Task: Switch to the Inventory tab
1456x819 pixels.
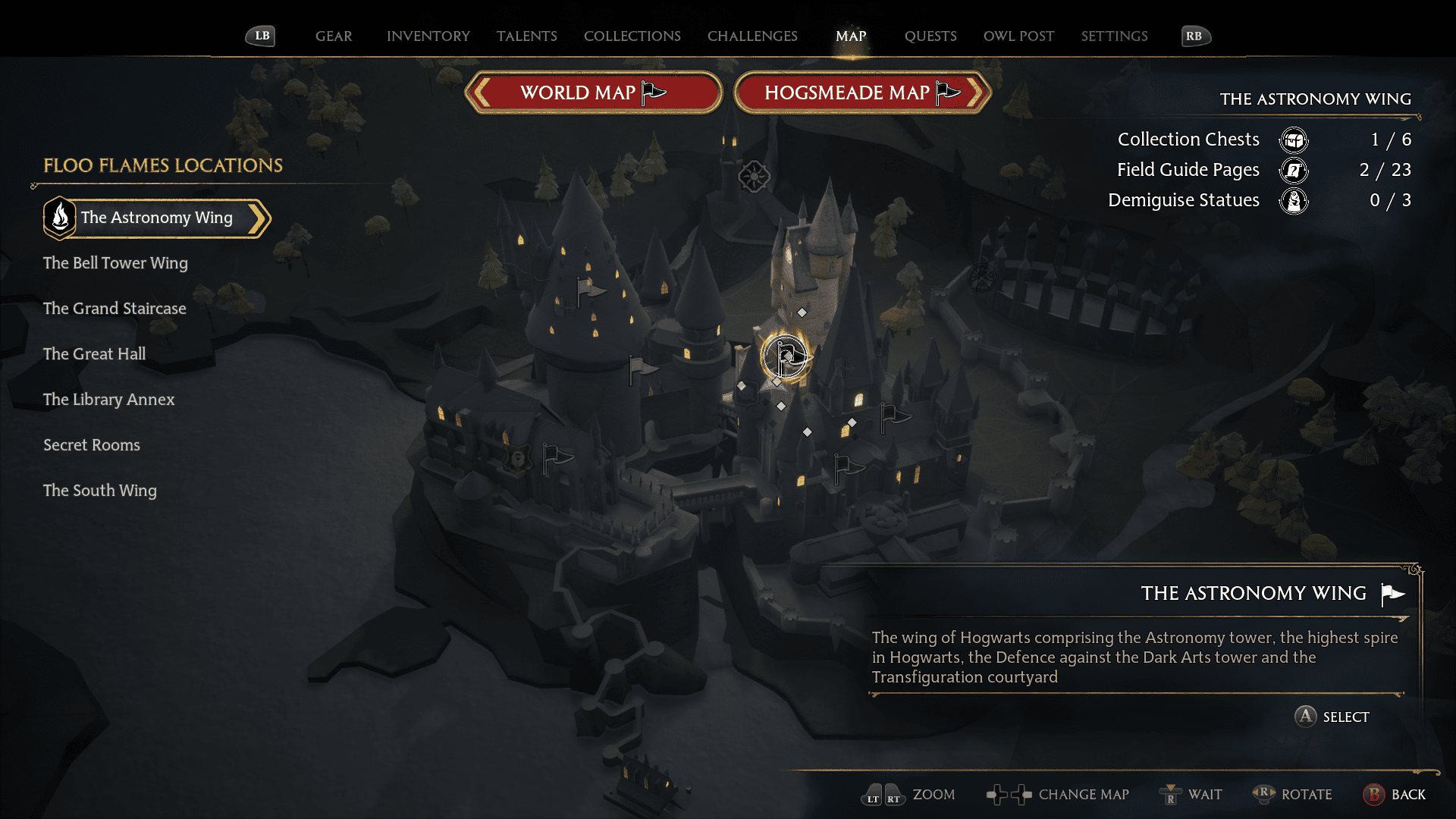Action: 428,36
